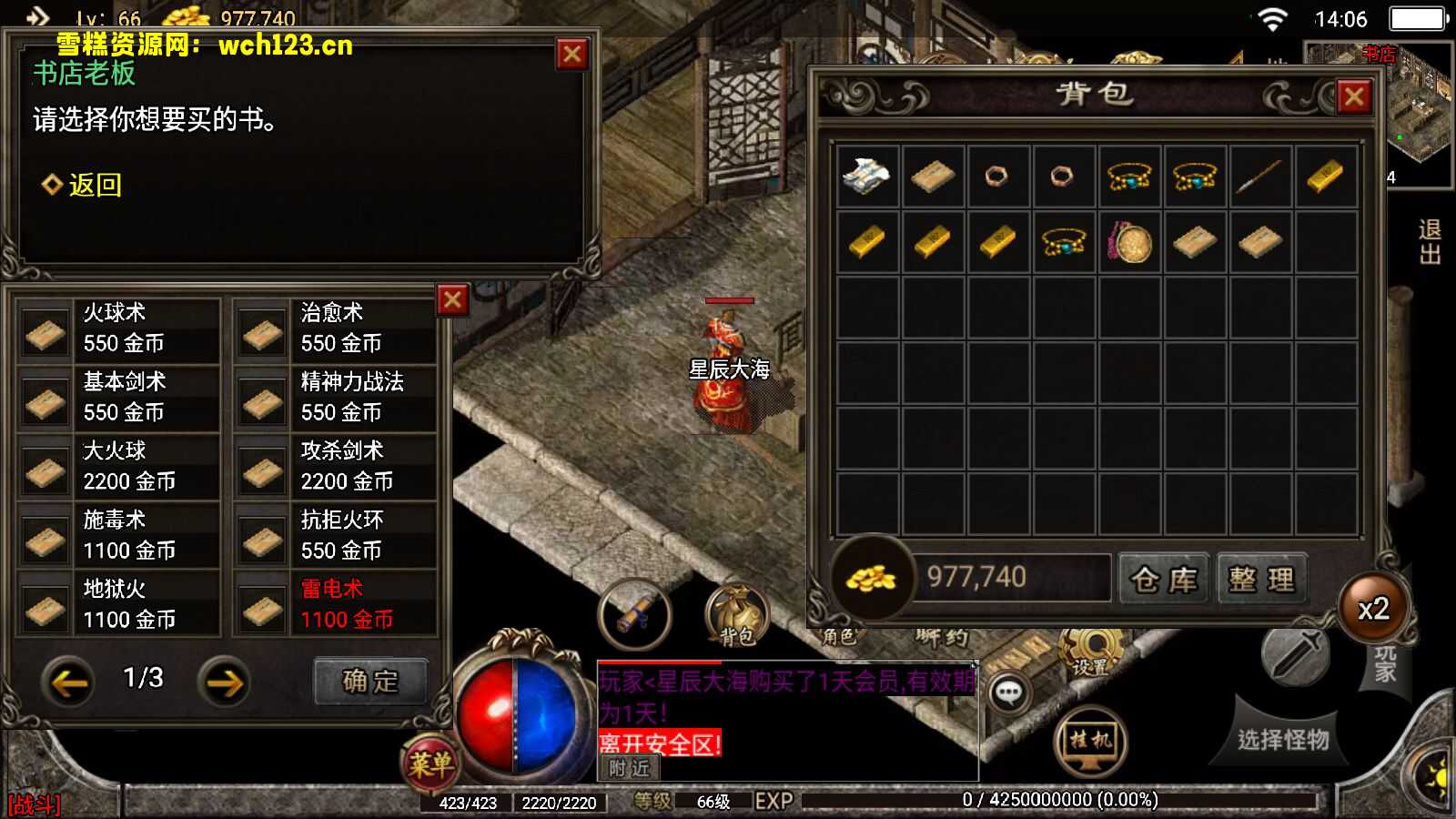Exit via the 退出 button
The image size is (1456, 819).
click(1429, 242)
